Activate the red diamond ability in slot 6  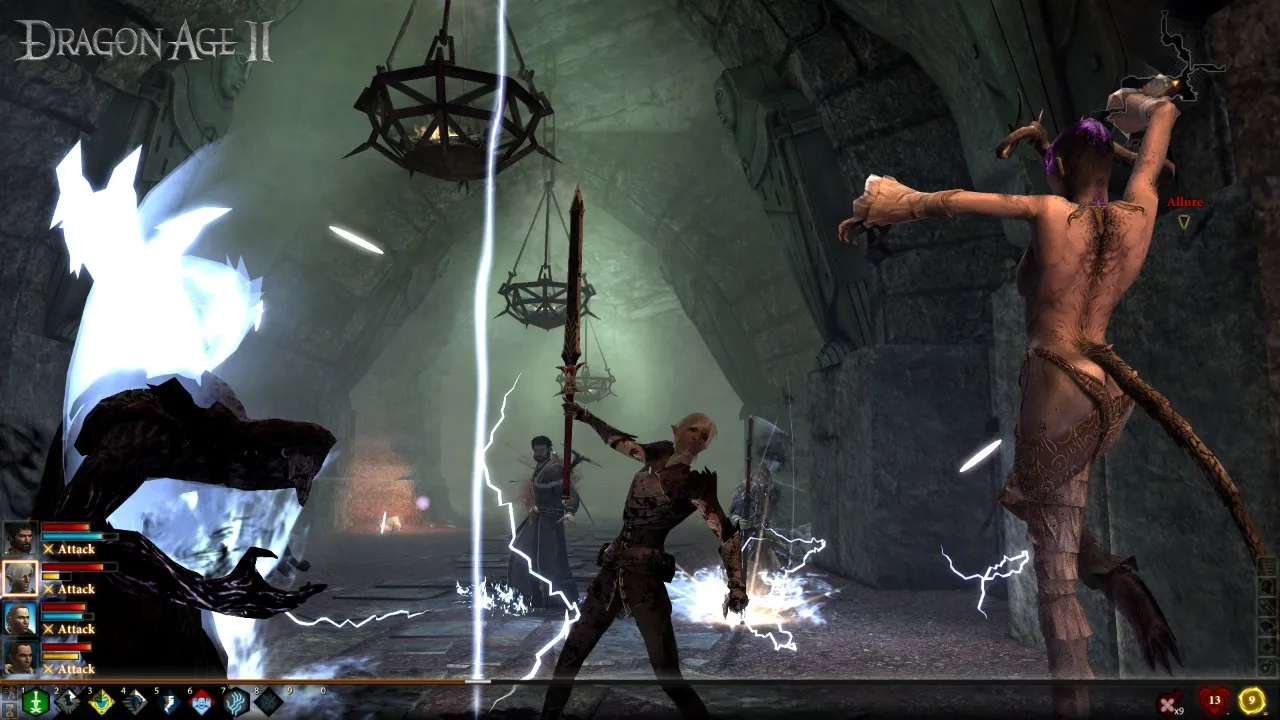point(201,702)
